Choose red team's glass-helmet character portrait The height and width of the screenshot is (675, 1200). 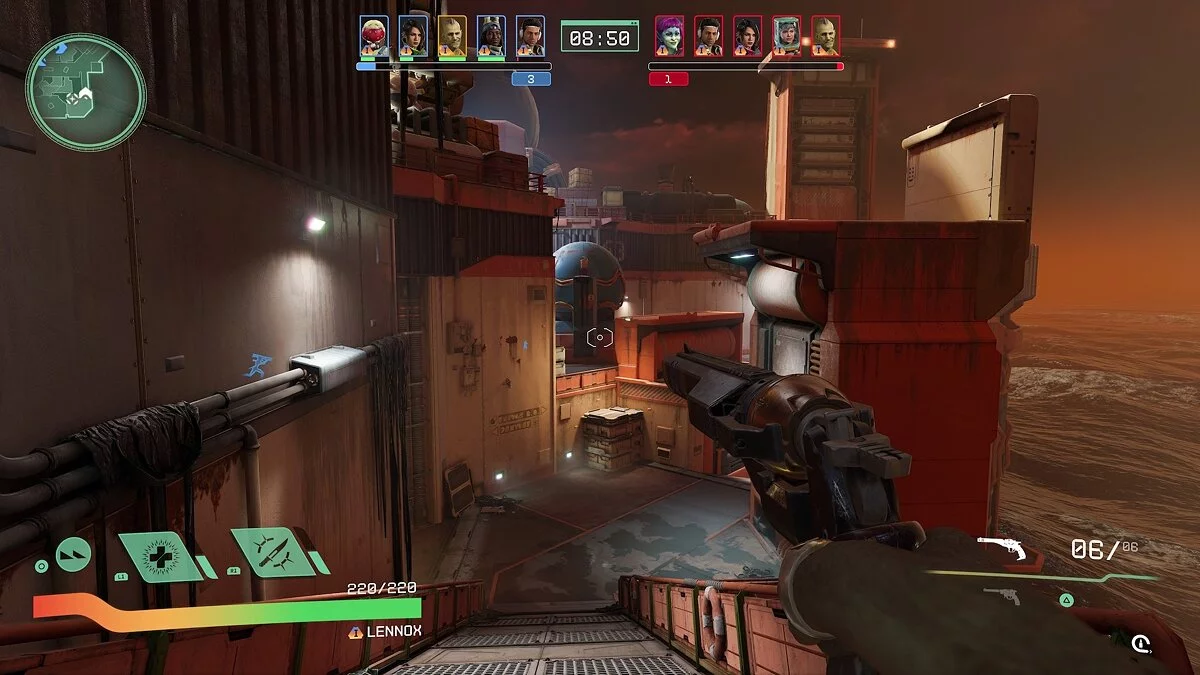(x=786, y=36)
